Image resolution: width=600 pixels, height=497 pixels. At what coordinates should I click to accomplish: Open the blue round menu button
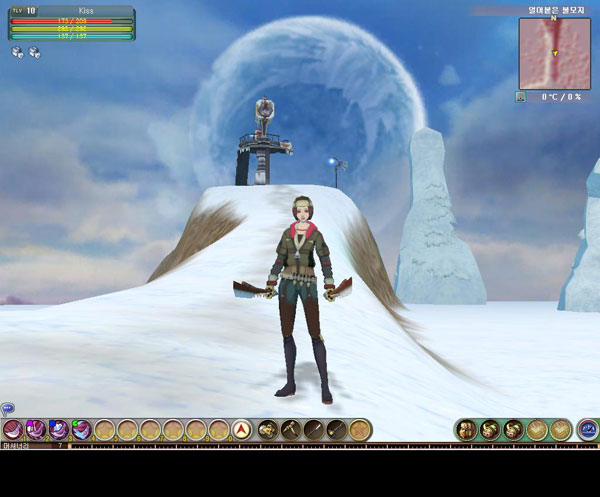pyautogui.click(x=588, y=430)
